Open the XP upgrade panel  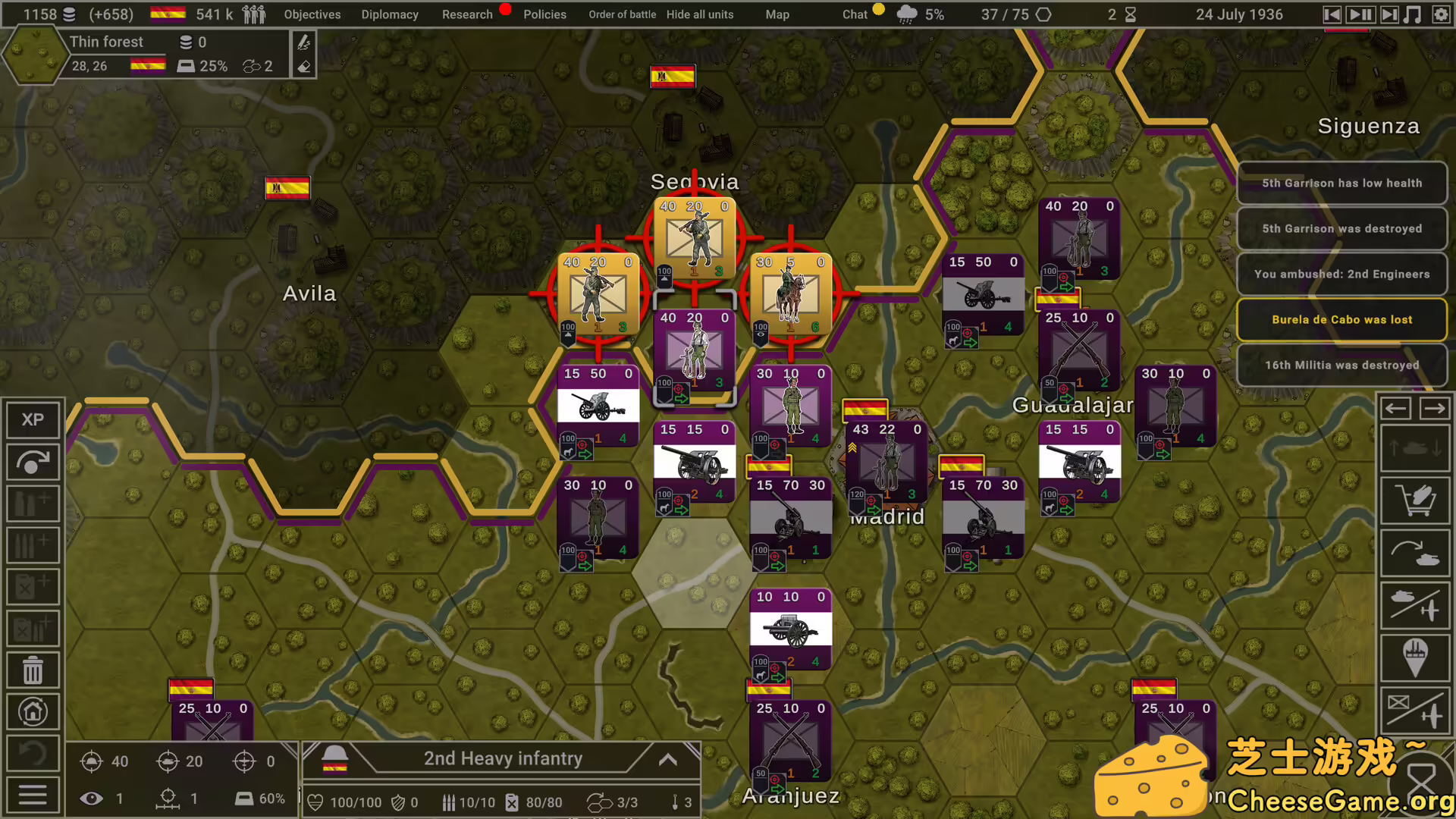coord(33,419)
